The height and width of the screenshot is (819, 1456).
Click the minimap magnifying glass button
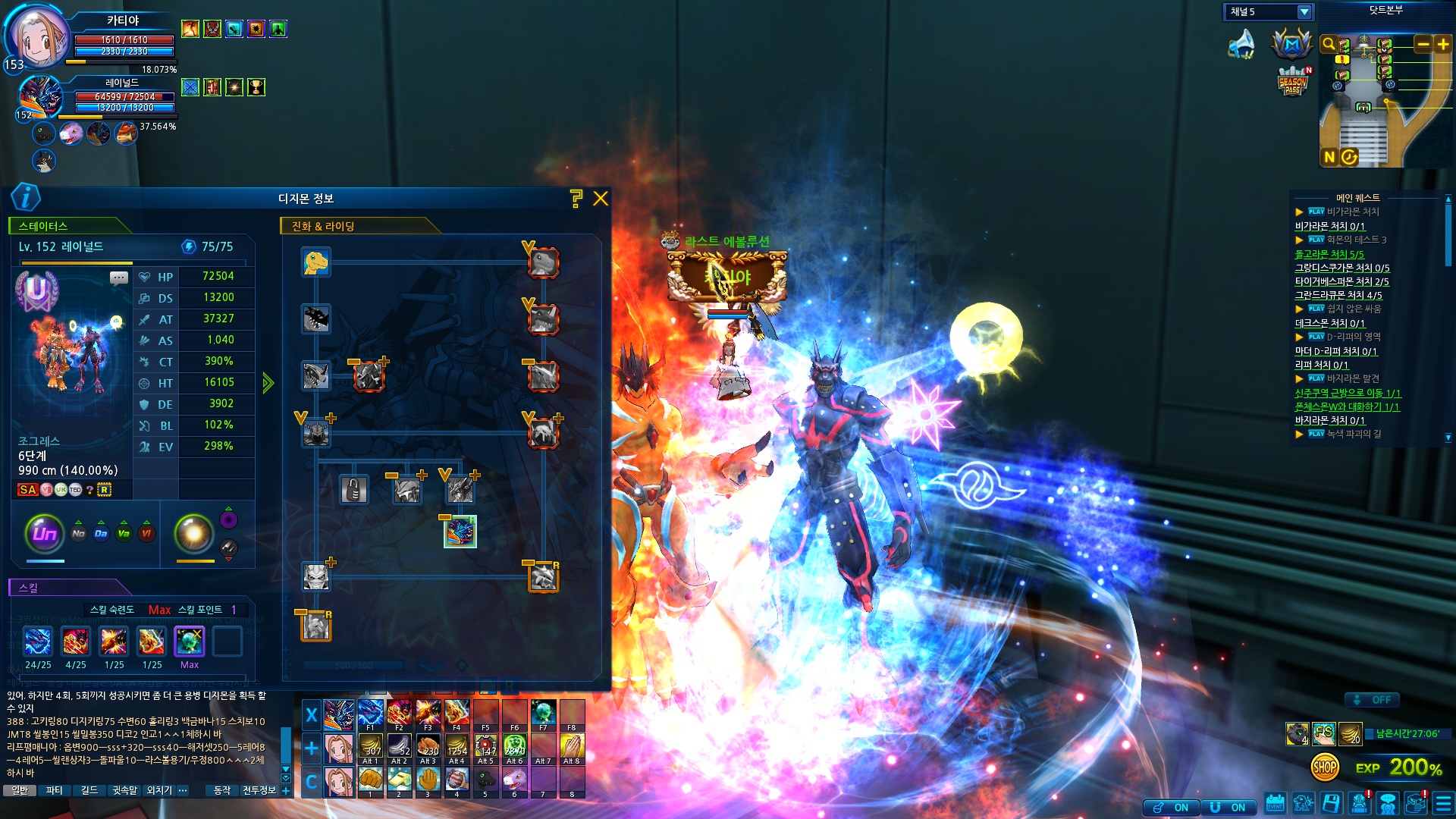pos(1328,45)
